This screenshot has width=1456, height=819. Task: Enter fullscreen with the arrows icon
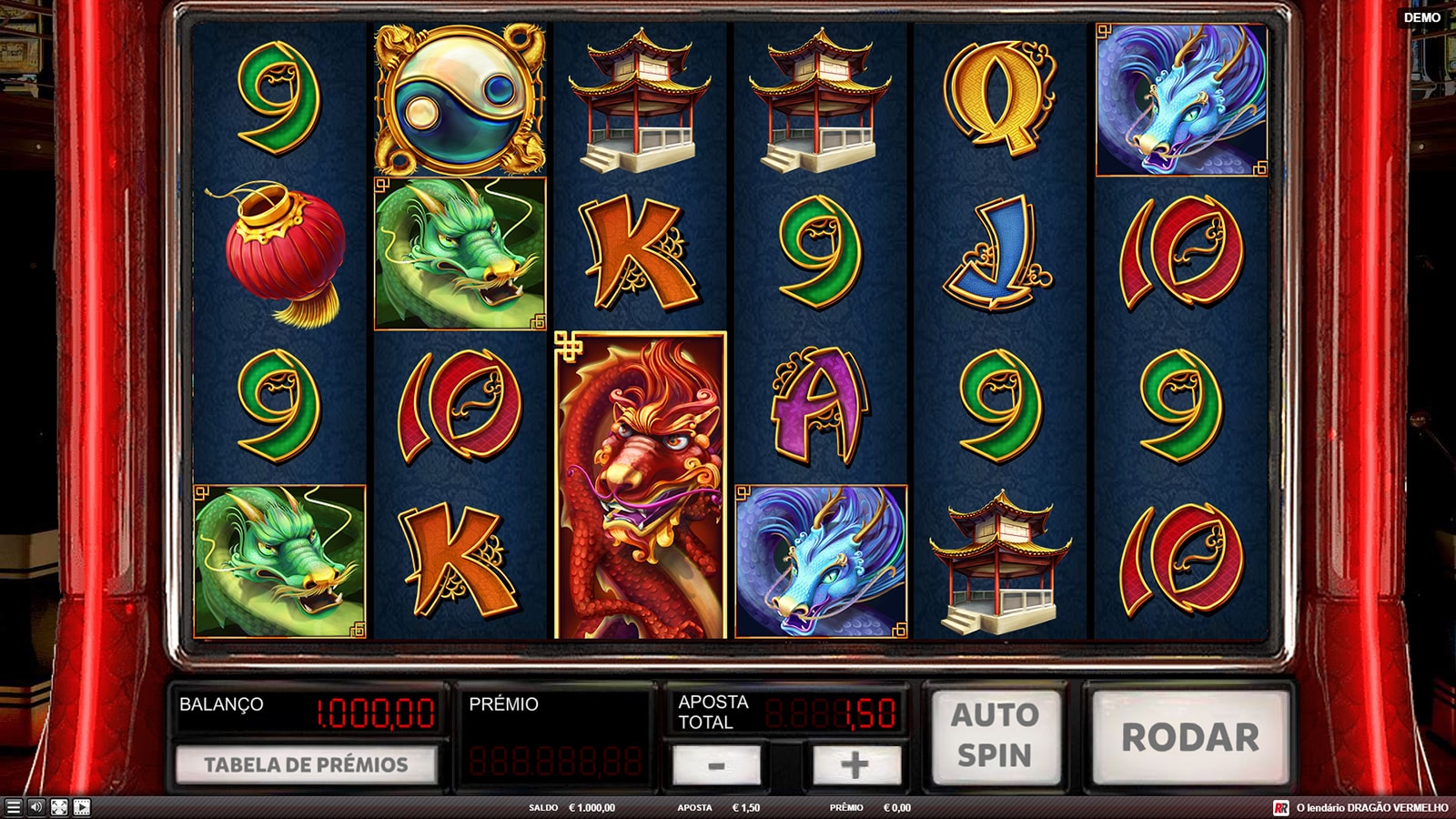58,807
